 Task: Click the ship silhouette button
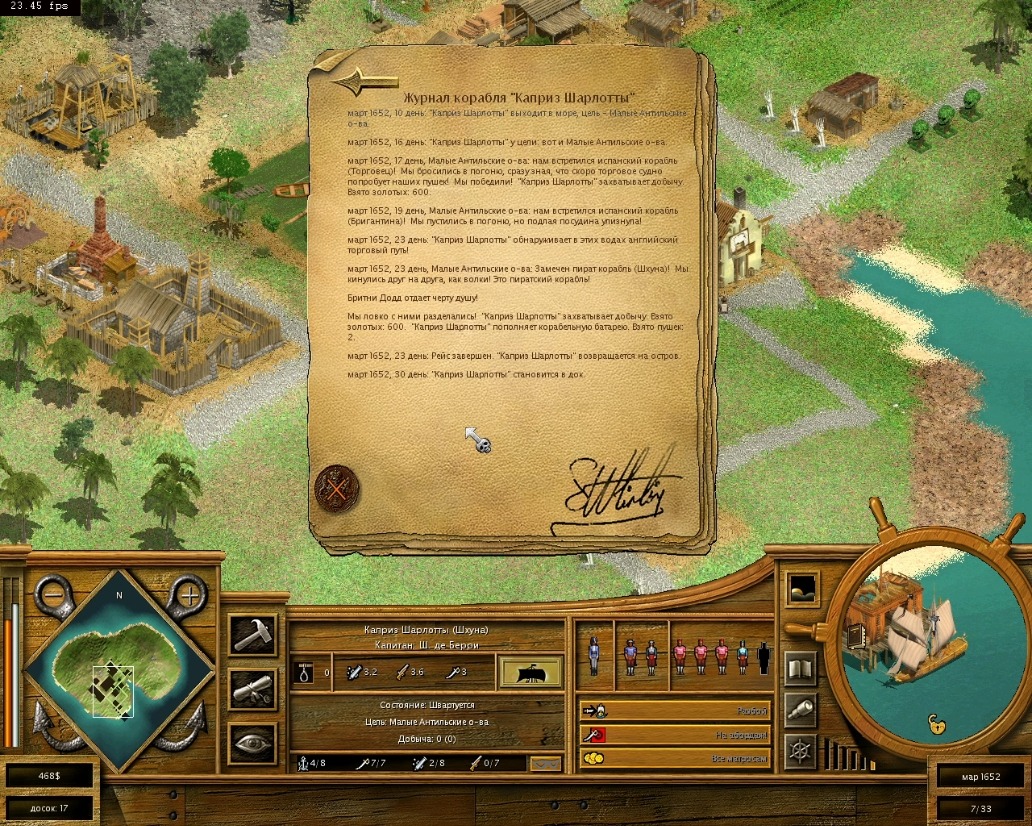(x=529, y=672)
